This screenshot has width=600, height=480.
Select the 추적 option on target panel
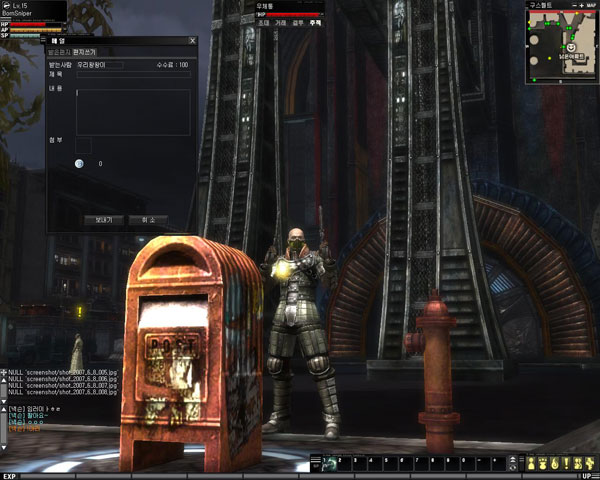click(x=315, y=21)
